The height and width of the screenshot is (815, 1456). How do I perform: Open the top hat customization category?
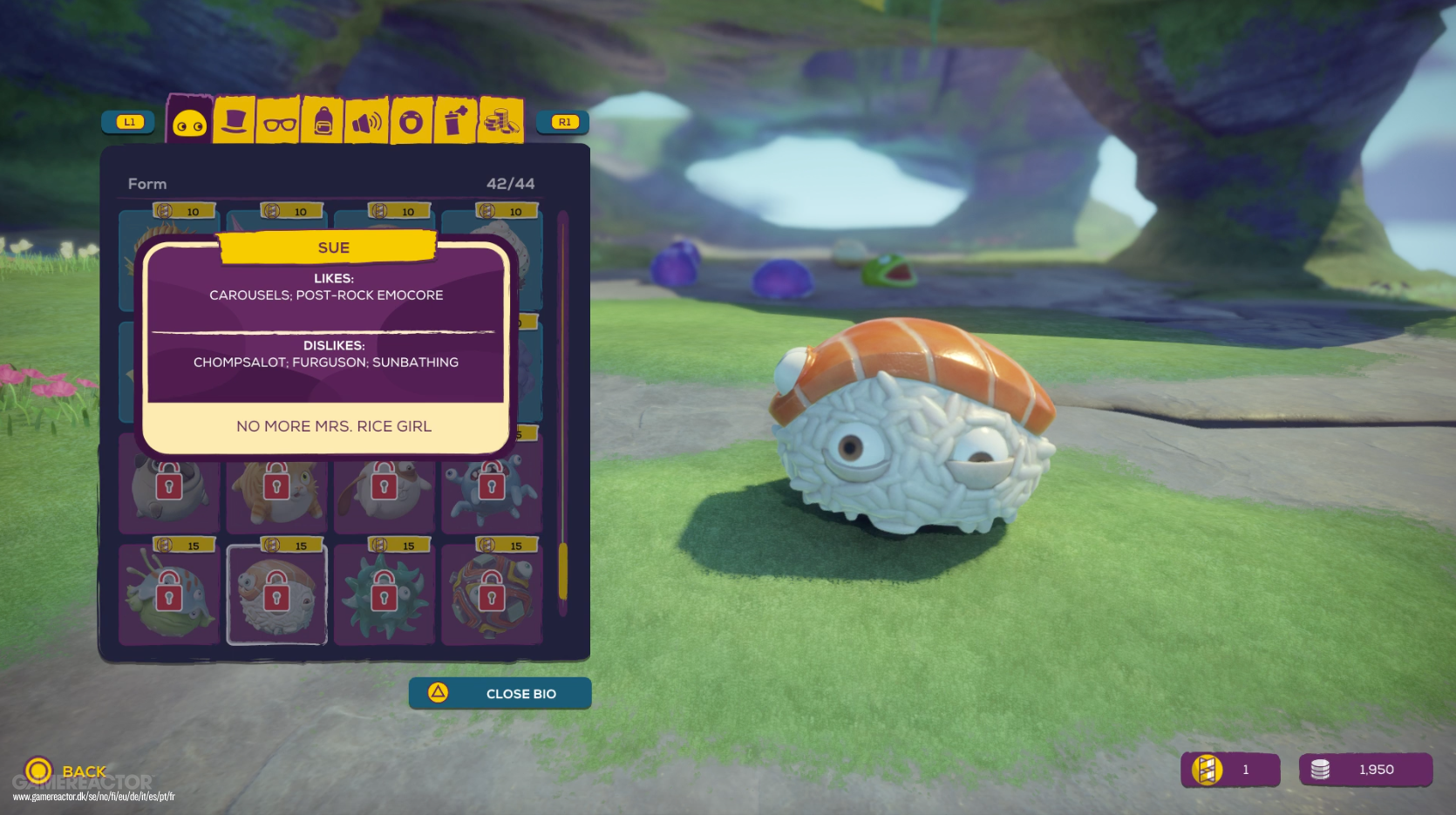click(234, 122)
